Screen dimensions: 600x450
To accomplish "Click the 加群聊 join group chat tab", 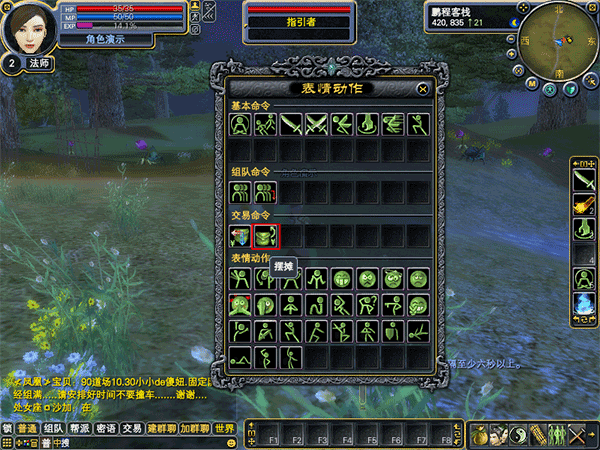I will pyautogui.click(x=195, y=429).
